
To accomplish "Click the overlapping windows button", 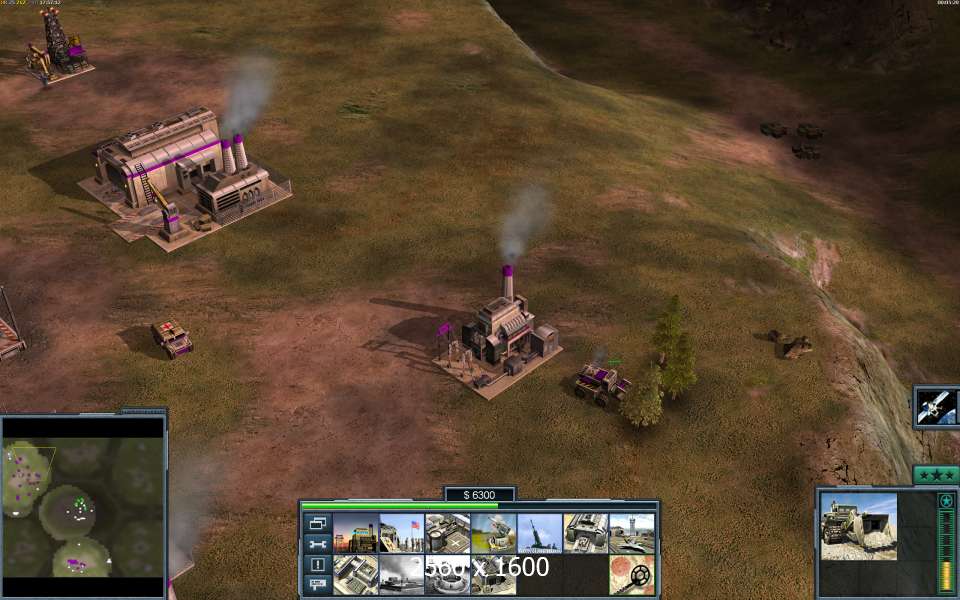I will 317,523.
